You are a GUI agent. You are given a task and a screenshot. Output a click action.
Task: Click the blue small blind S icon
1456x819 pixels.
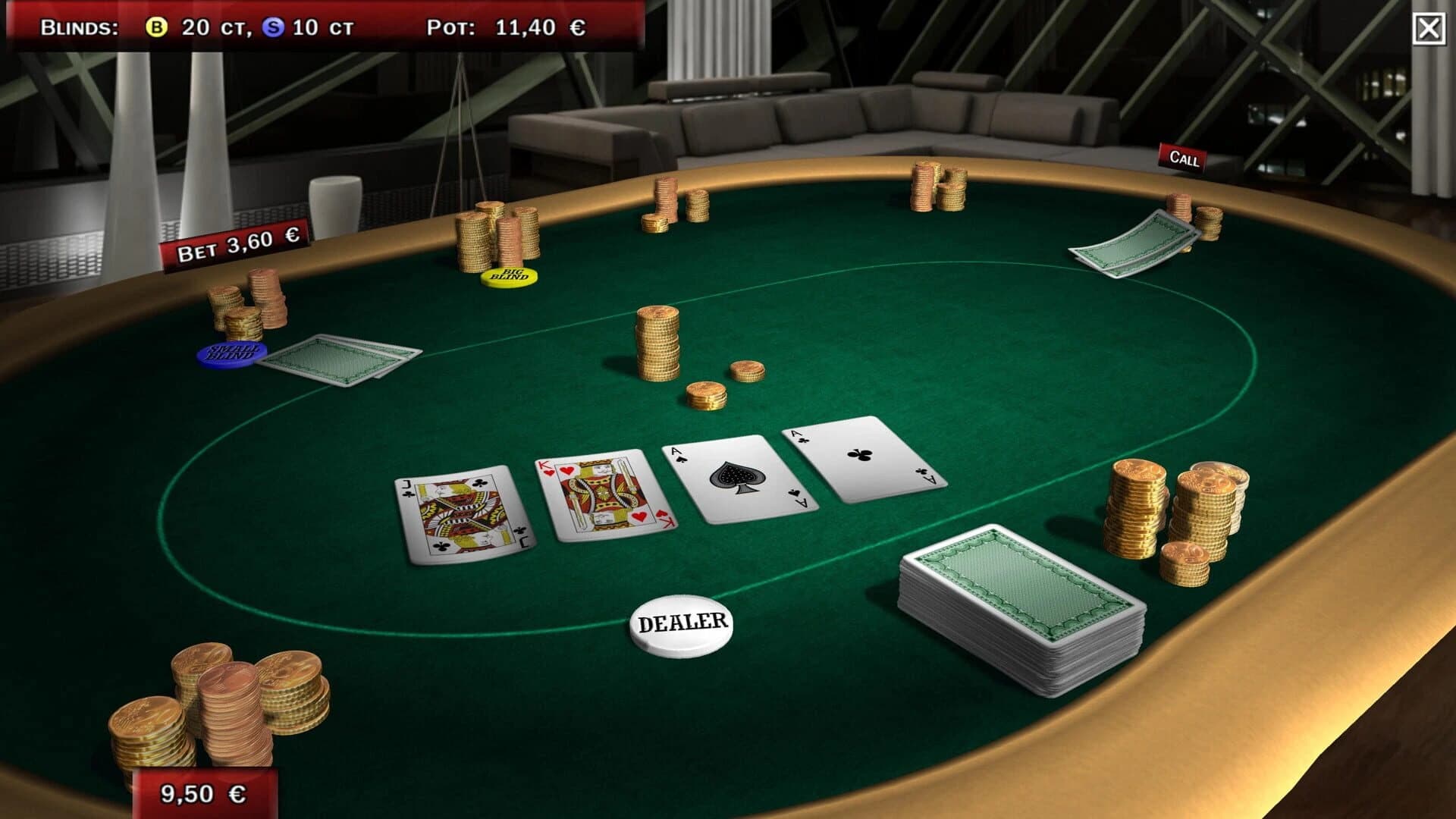click(271, 27)
